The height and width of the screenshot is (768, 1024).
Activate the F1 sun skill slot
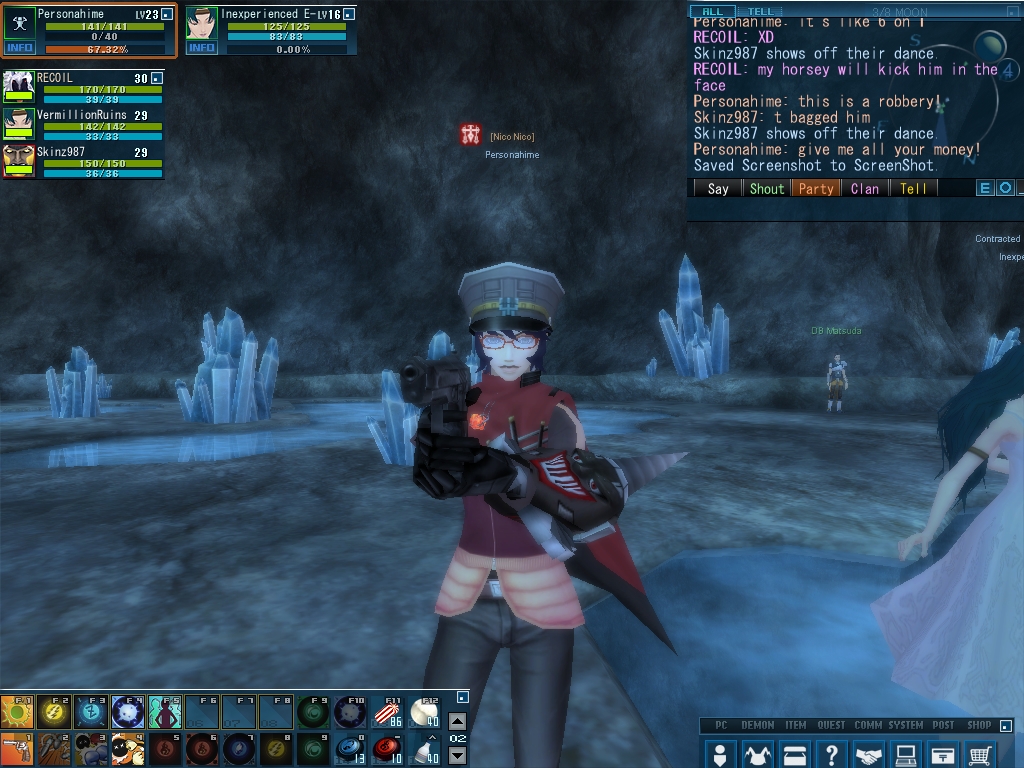click(x=18, y=712)
